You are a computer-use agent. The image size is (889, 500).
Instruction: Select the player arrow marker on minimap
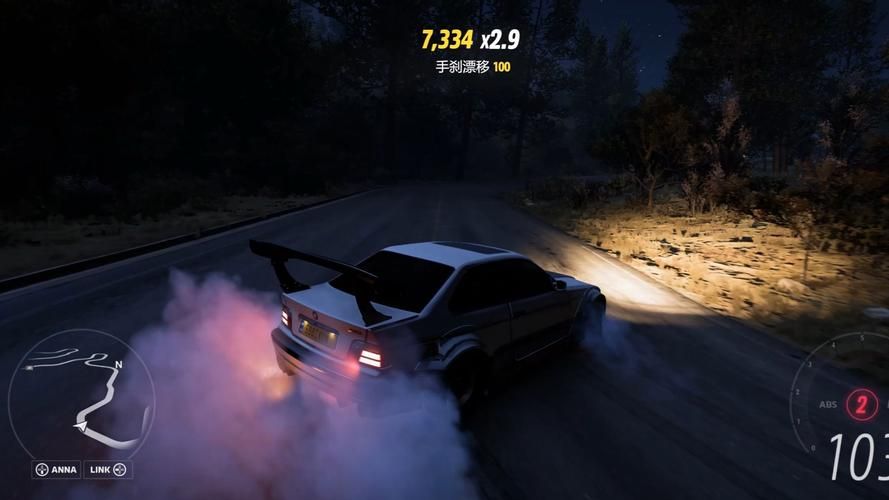pos(79,425)
